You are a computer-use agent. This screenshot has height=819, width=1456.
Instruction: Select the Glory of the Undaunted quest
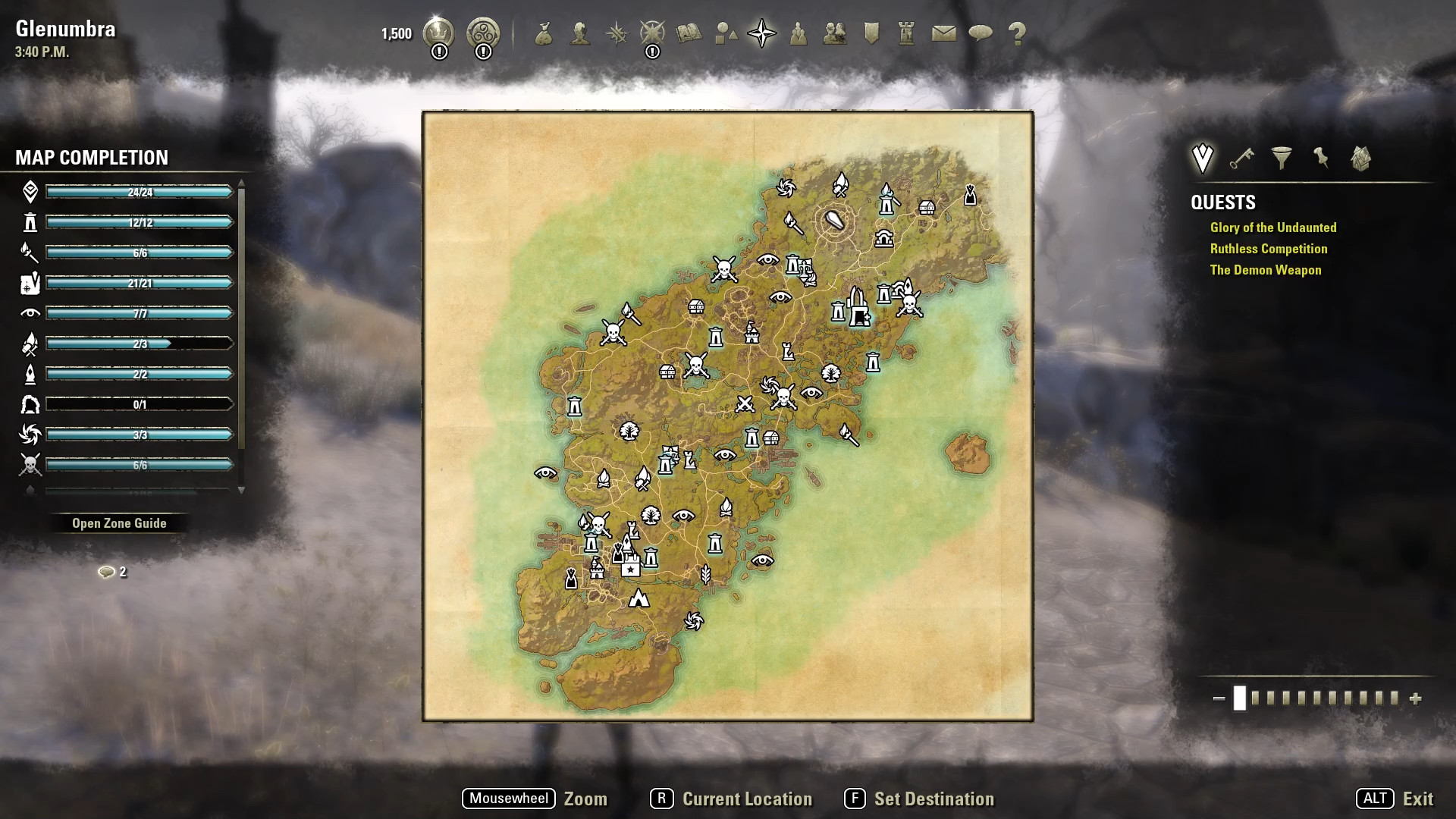[1273, 227]
